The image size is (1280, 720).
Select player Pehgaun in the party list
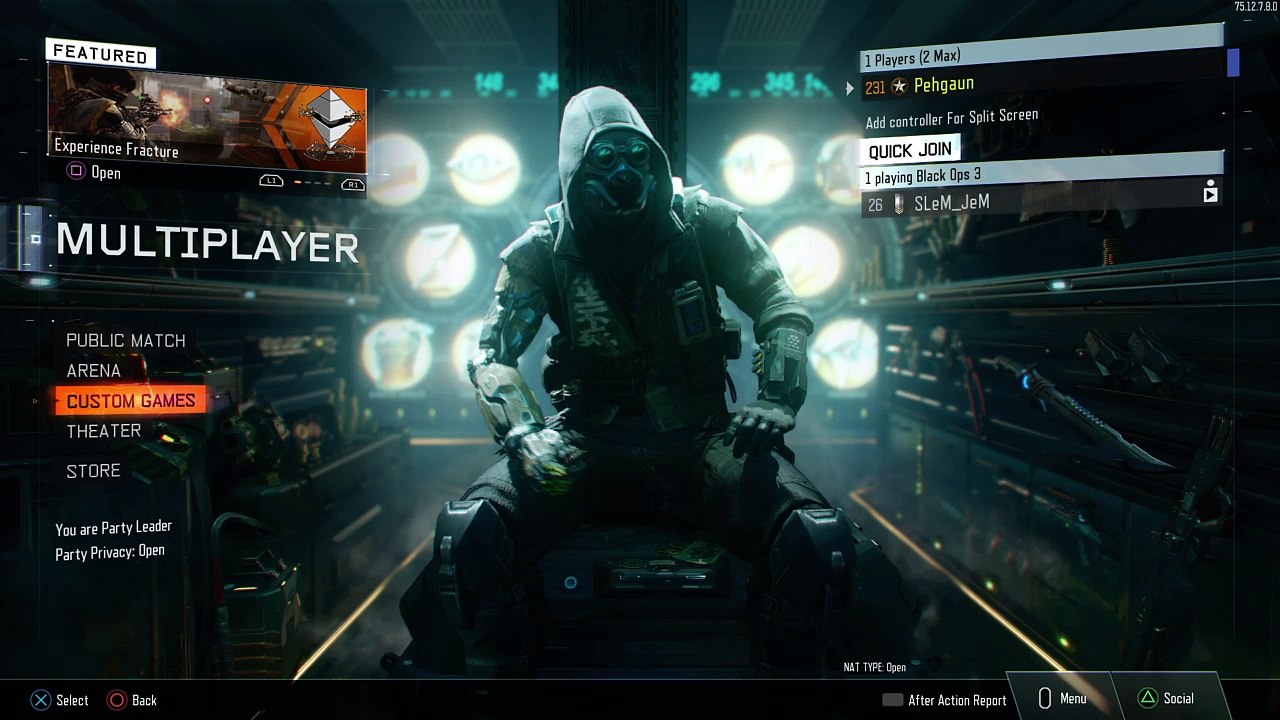pos(943,86)
